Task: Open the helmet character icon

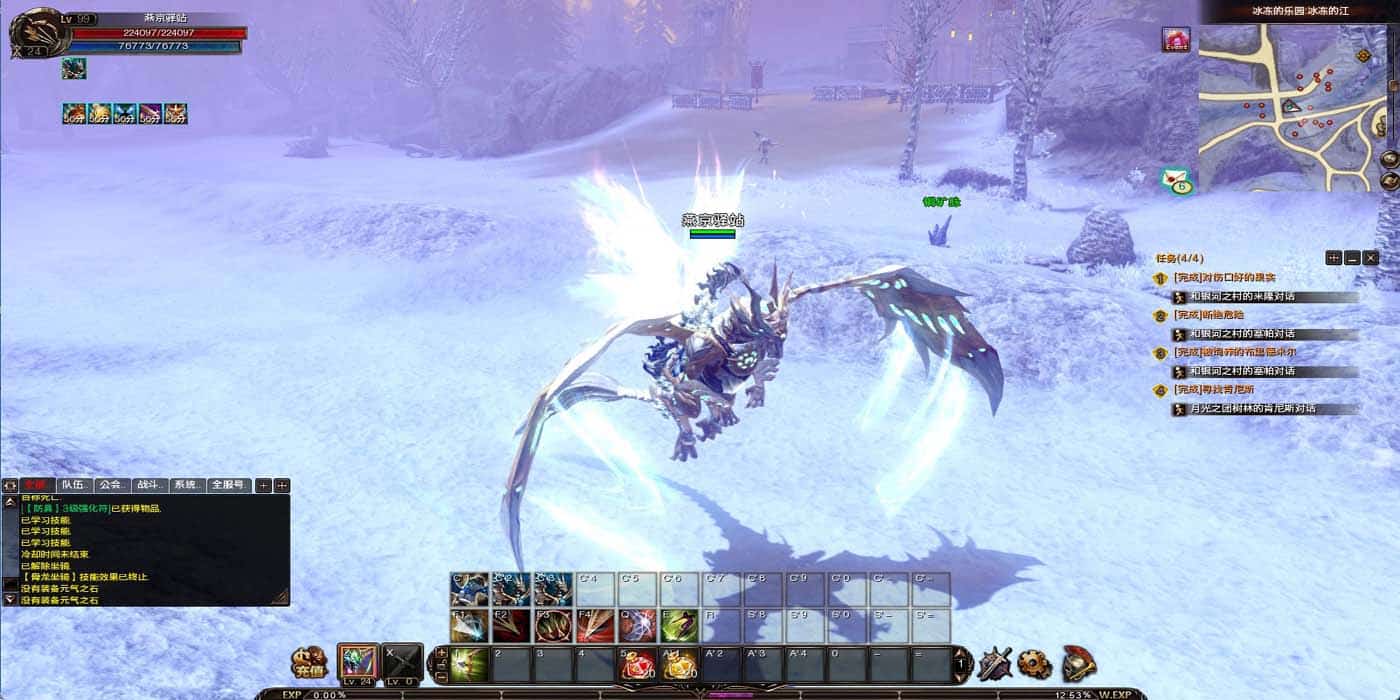Action: (x=1078, y=663)
